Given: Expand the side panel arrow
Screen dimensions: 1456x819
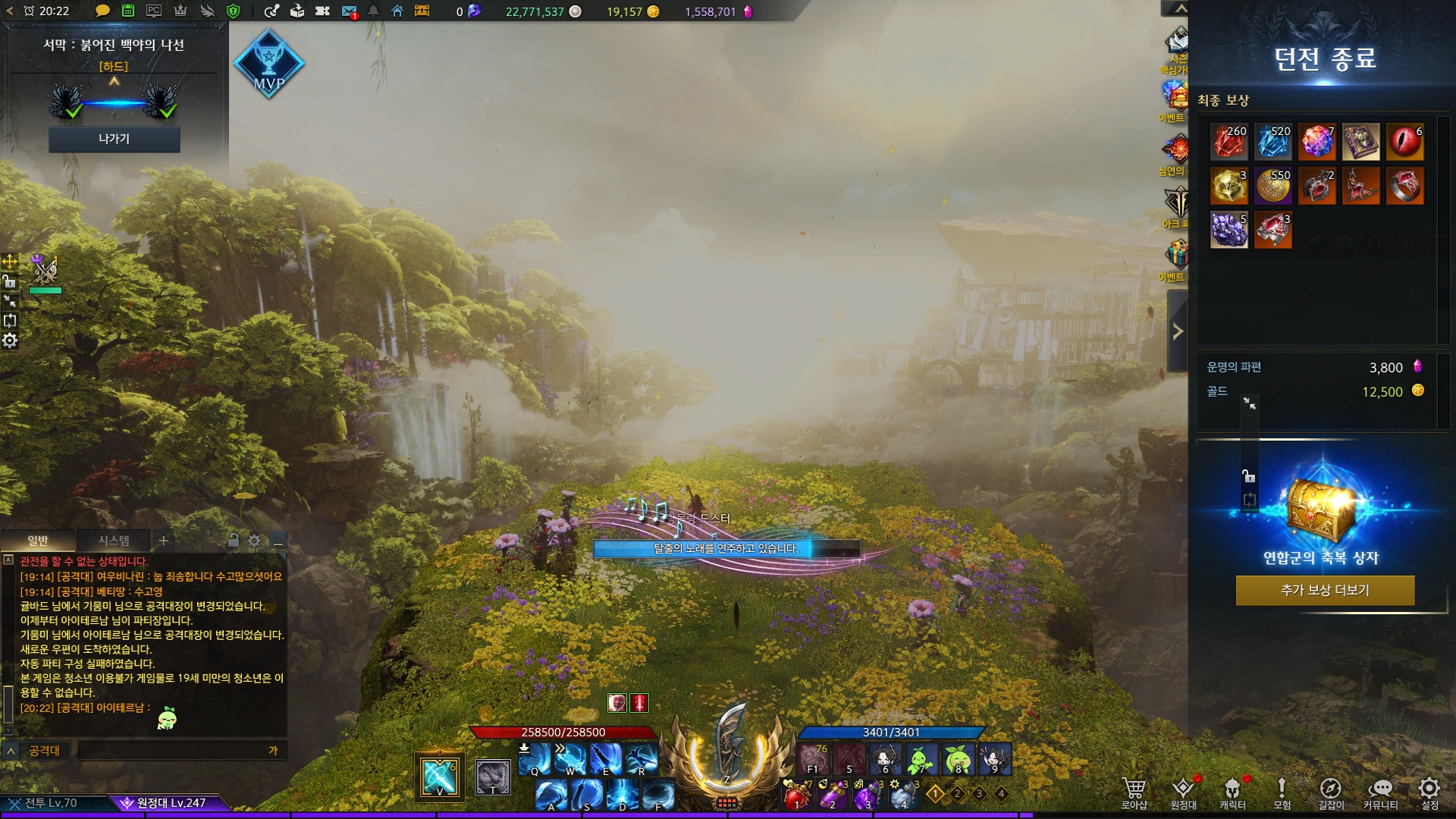Looking at the screenshot, I should [x=1178, y=331].
